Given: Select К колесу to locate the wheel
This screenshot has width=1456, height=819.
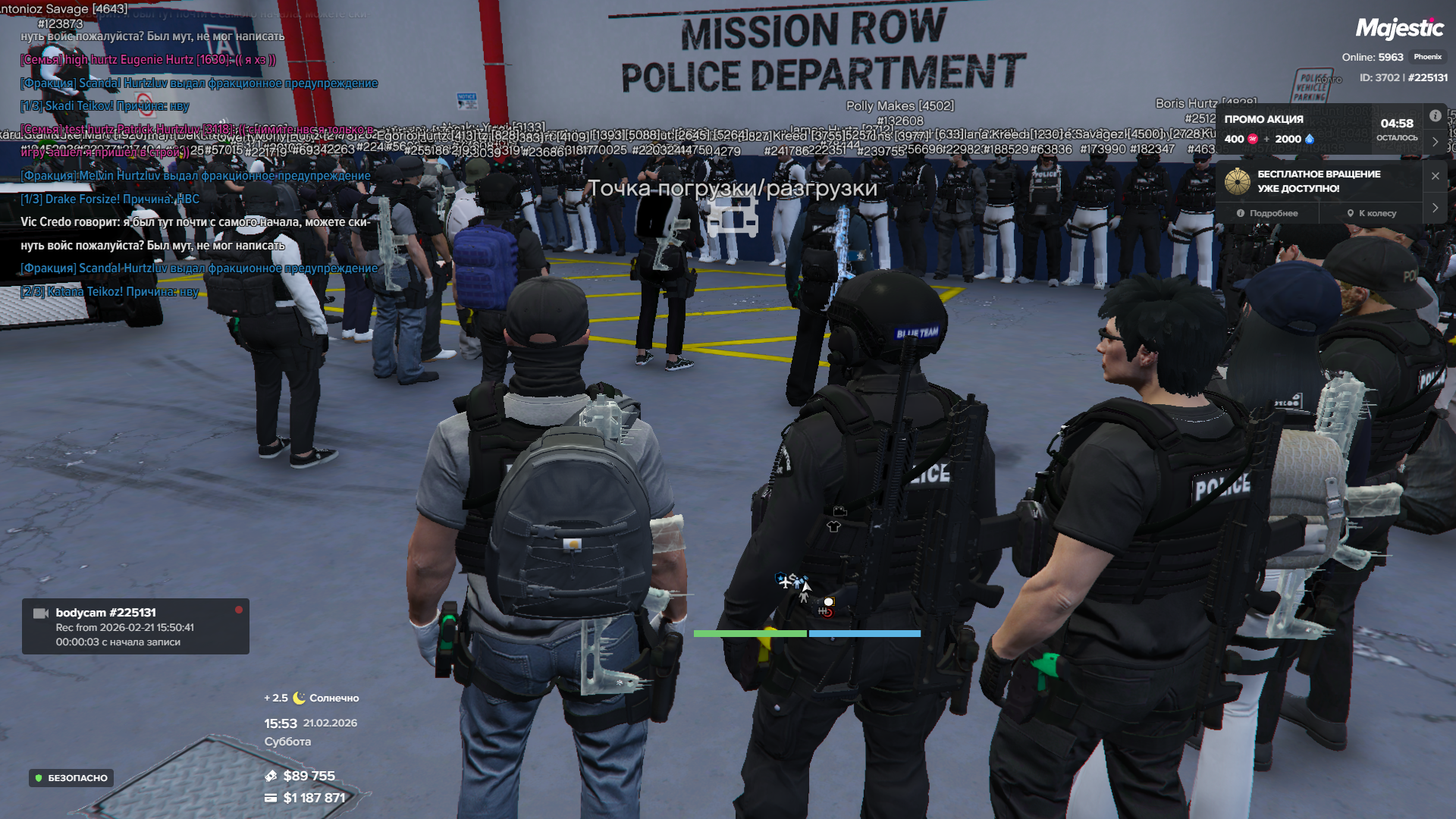Looking at the screenshot, I should 1371,213.
